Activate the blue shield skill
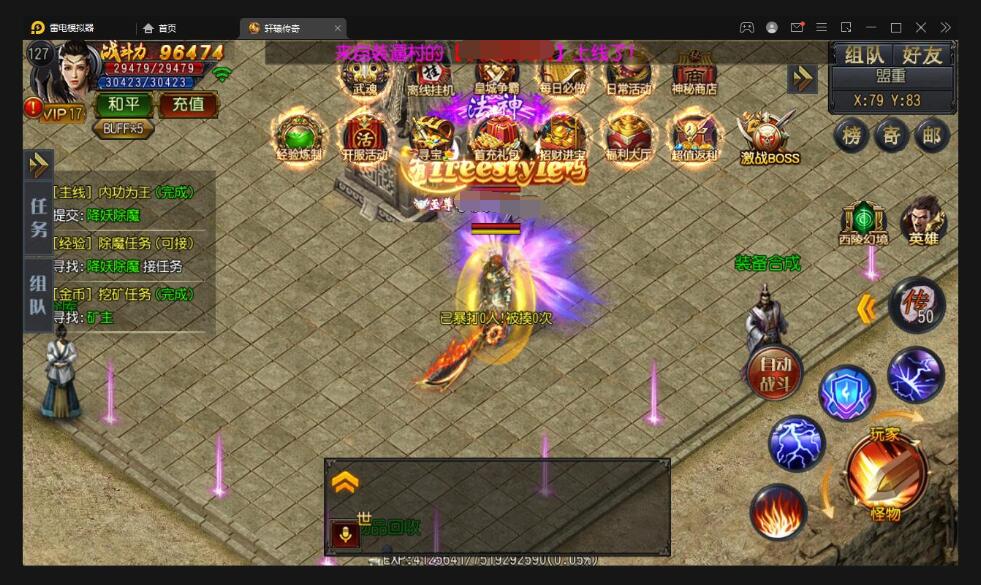This screenshot has width=981, height=585. (x=847, y=393)
